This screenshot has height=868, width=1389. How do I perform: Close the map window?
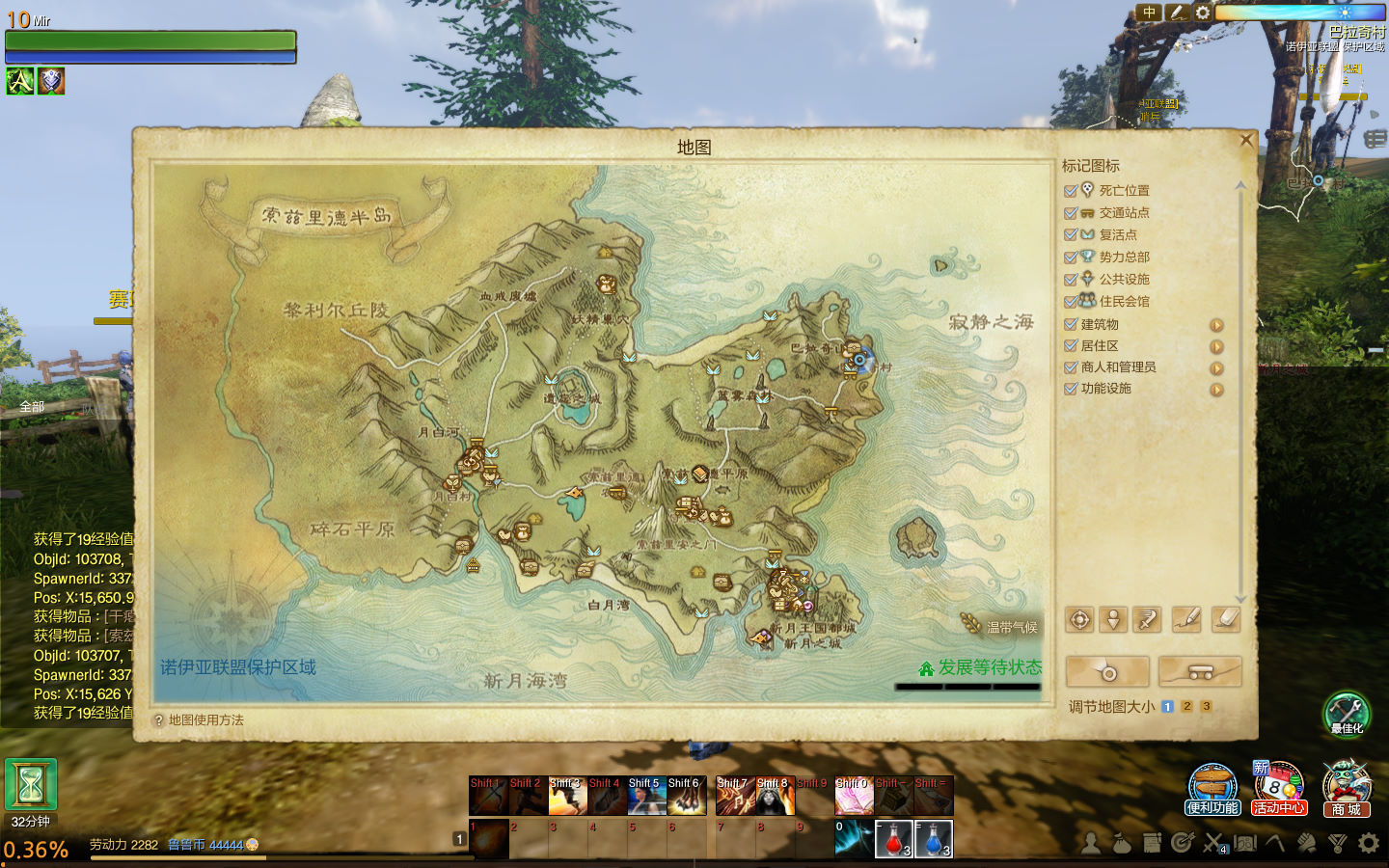click(x=1245, y=141)
